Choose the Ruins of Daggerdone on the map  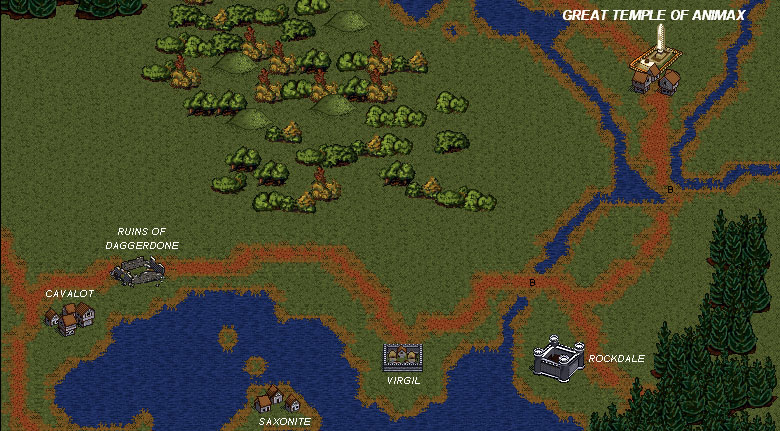138,269
